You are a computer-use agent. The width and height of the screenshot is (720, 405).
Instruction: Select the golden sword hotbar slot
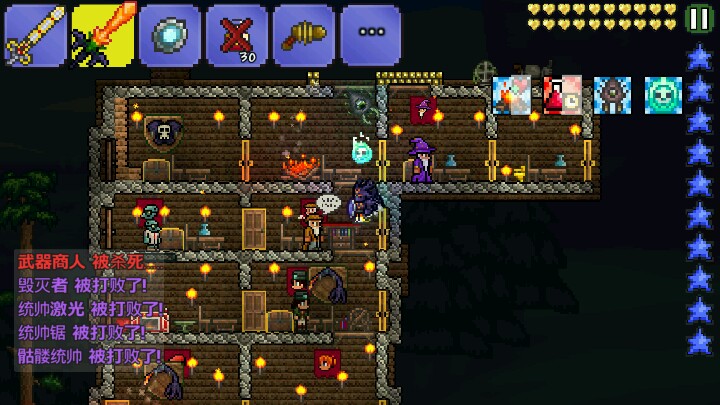34,35
